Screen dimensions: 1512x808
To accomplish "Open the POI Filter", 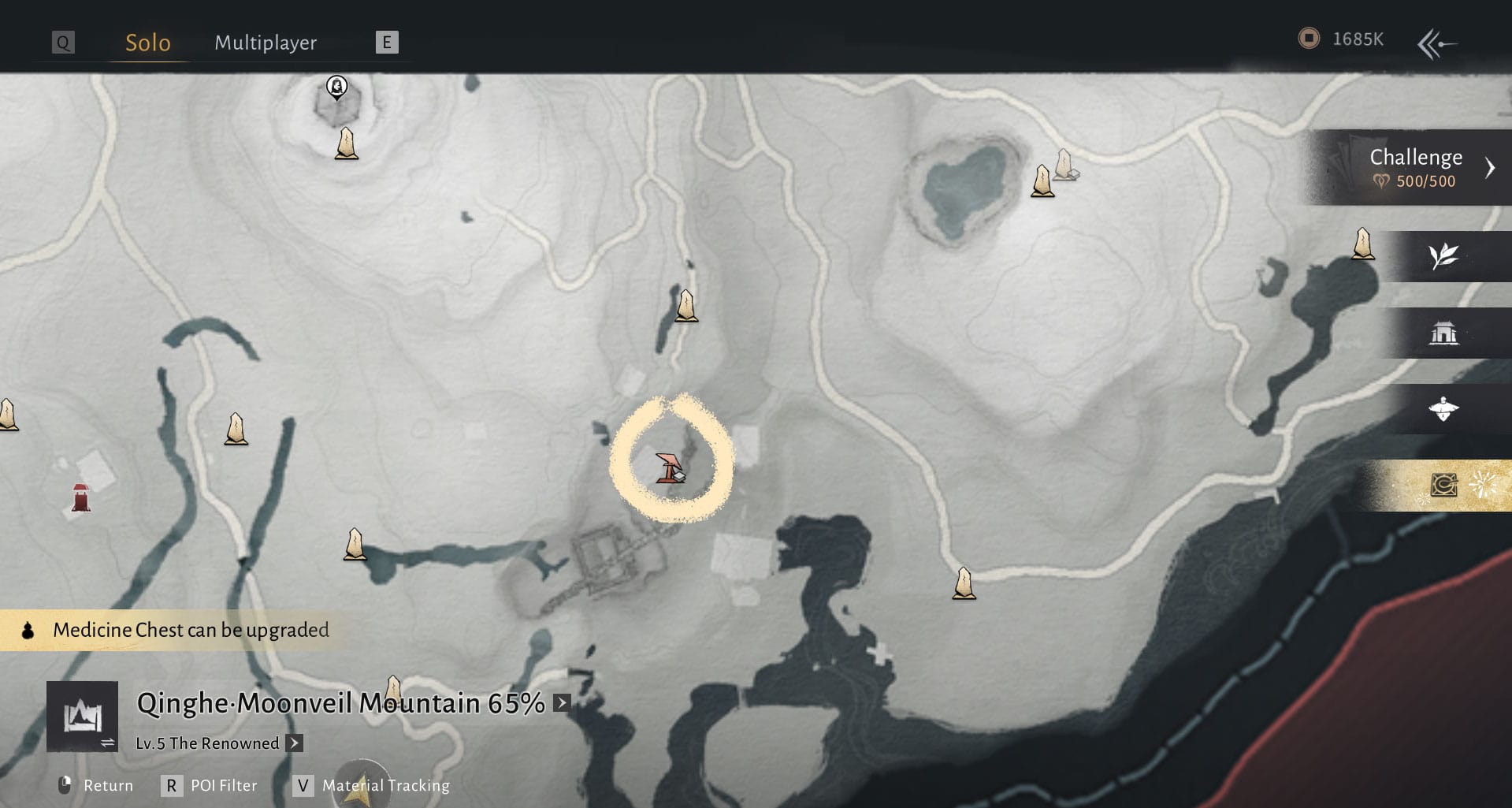I will pyautogui.click(x=211, y=786).
